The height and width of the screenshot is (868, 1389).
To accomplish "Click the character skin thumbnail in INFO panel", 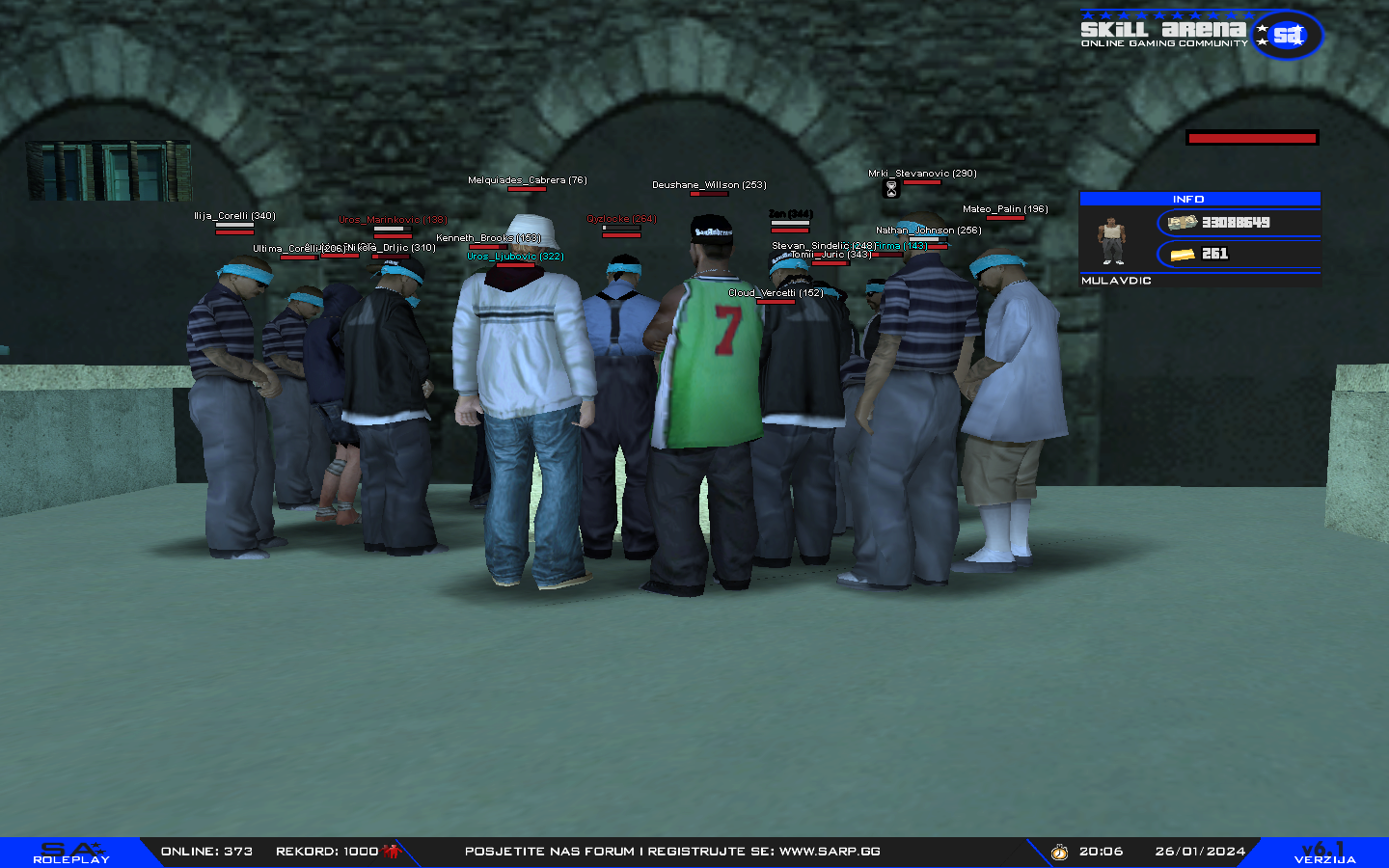I will pos(1111,240).
